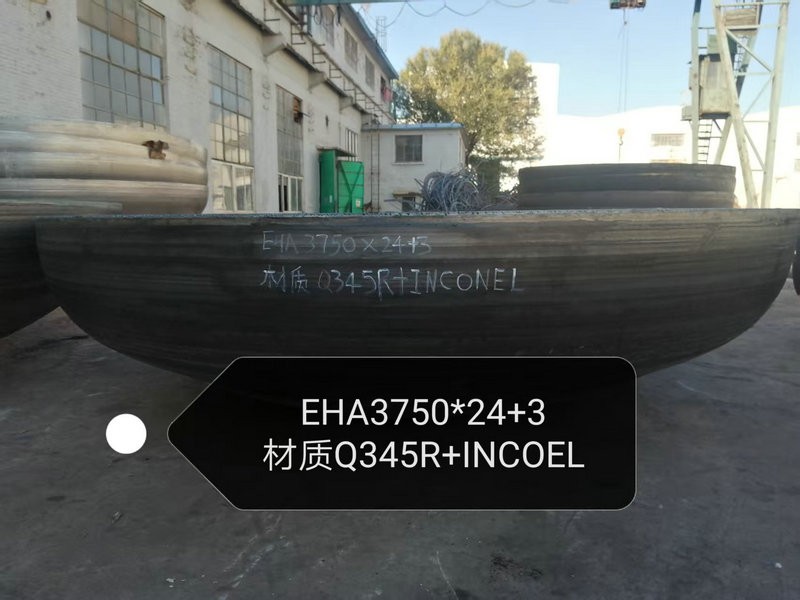Click the white dot tag marker
This screenshot has height=600, width=800.
(127, 434)
